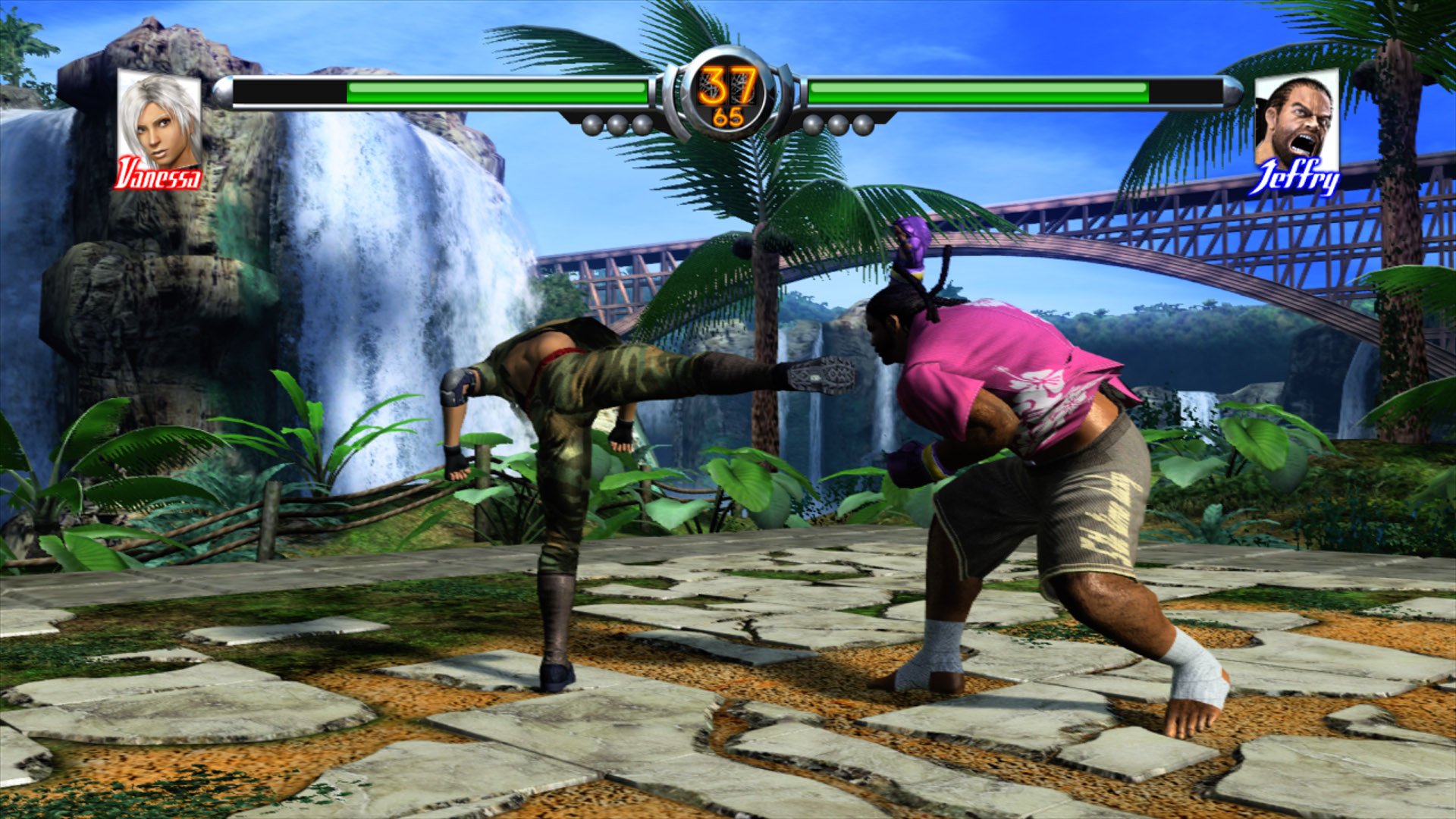Toggle the middle round orb on Jeffry's side
The image size is (1456, 819).
click(838, 124)
